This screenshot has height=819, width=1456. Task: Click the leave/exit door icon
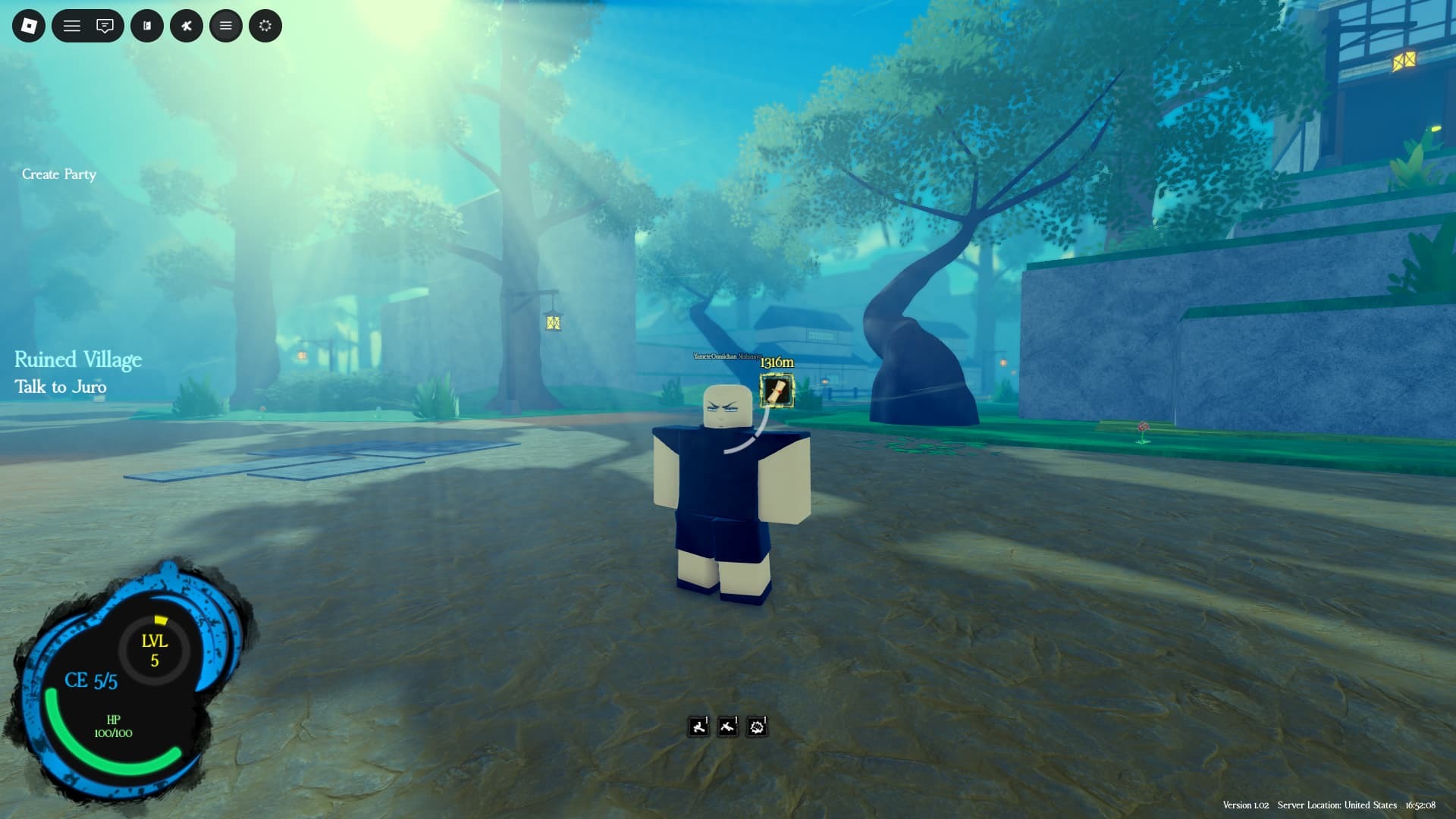(x=146, y=25)
